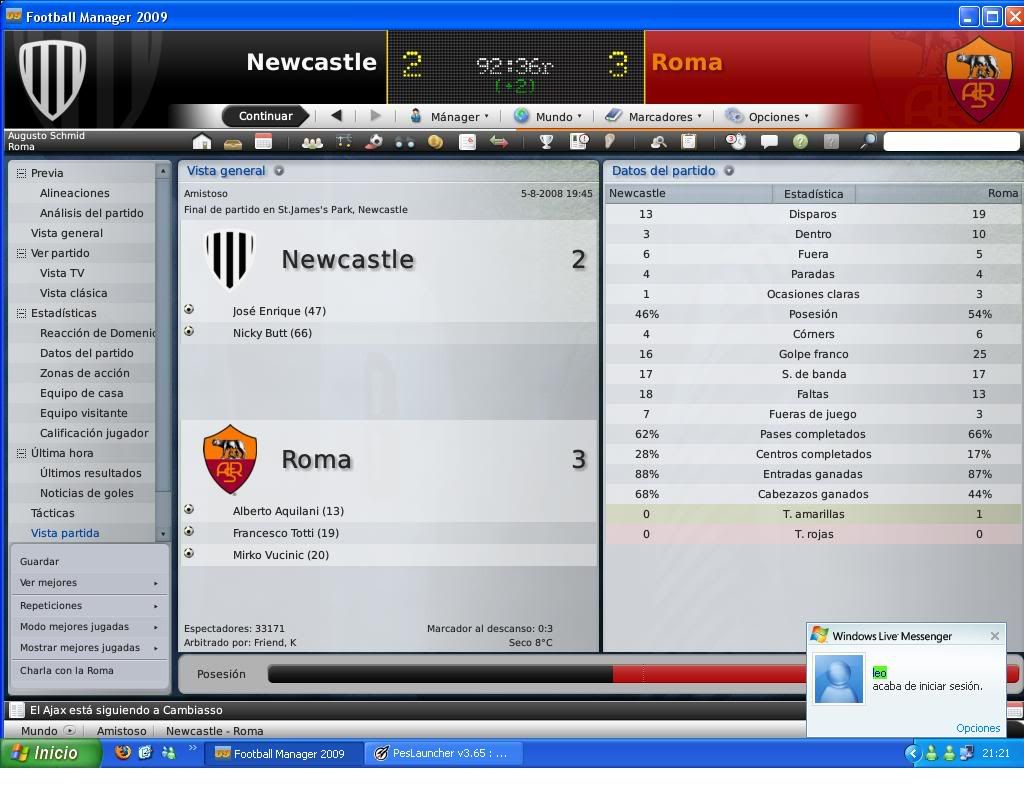1024x791 pixels.
Task: Expand the Repeticiones submenu
Action: (89, 606)
